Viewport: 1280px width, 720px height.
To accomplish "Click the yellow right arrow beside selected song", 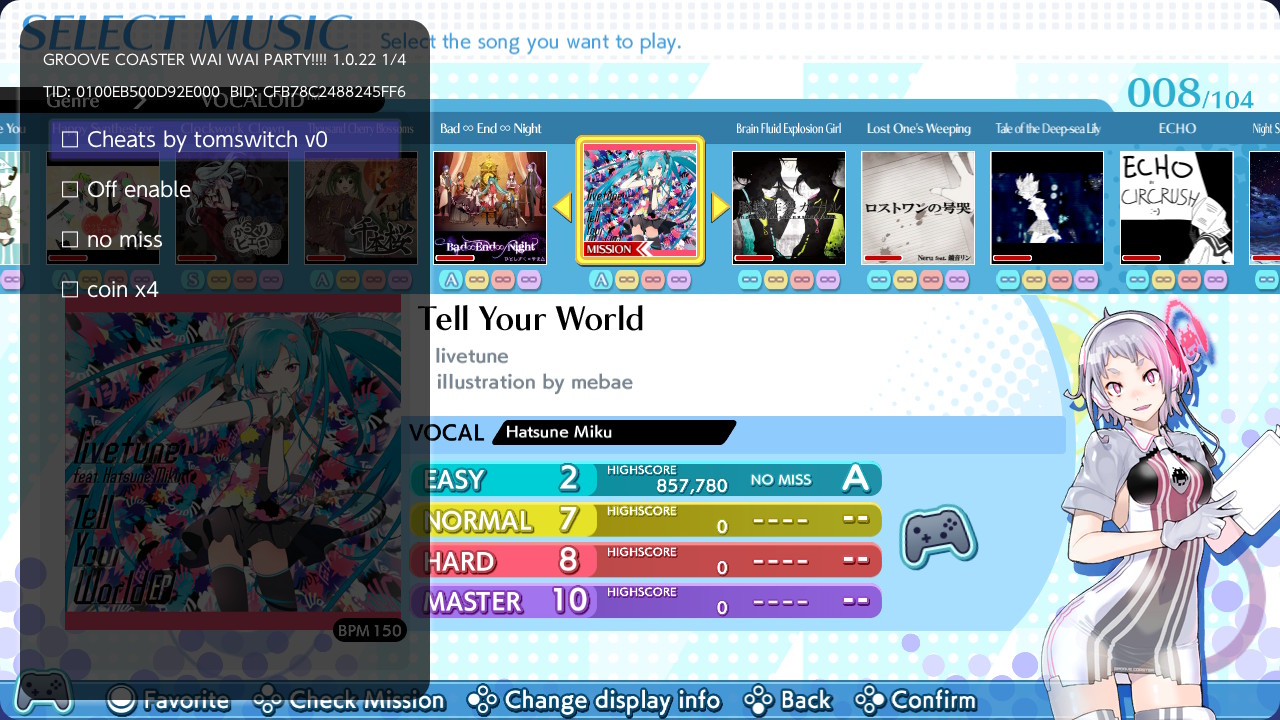I will 719,205.
